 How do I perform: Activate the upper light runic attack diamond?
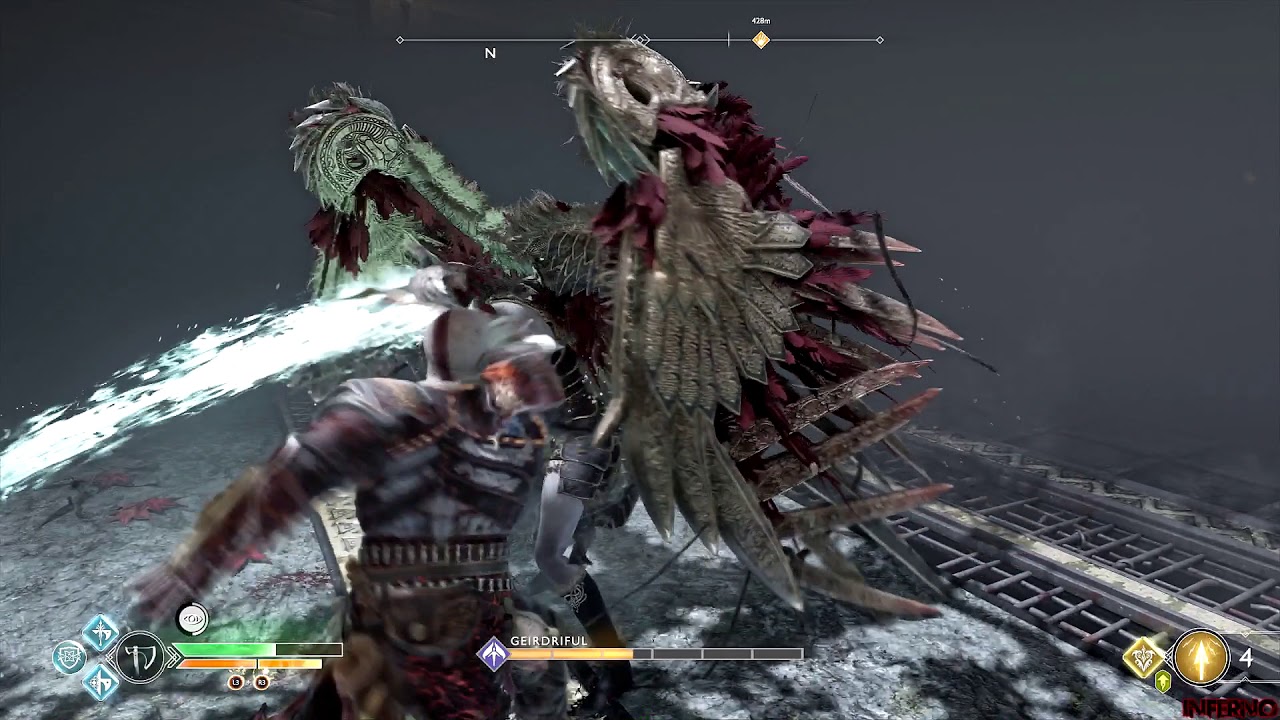tap(100, 632)
